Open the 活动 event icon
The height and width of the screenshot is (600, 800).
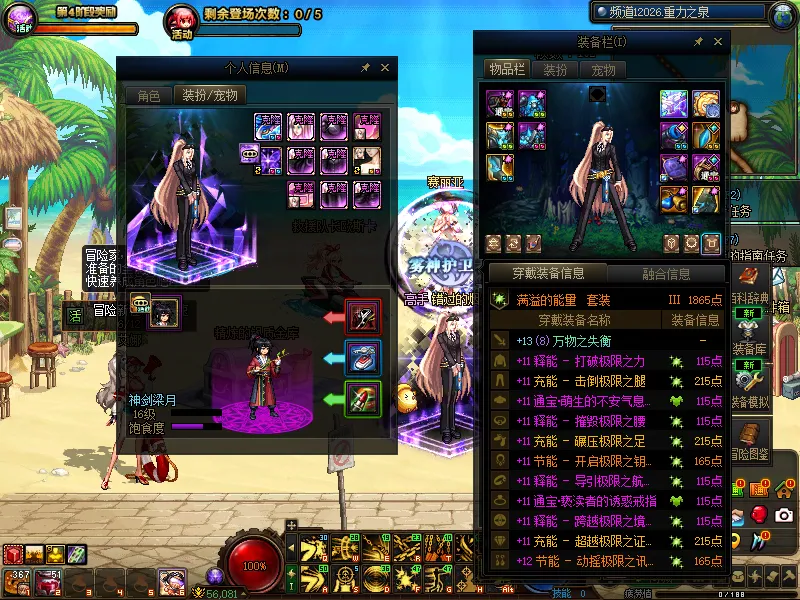click(x=181, y=19)
